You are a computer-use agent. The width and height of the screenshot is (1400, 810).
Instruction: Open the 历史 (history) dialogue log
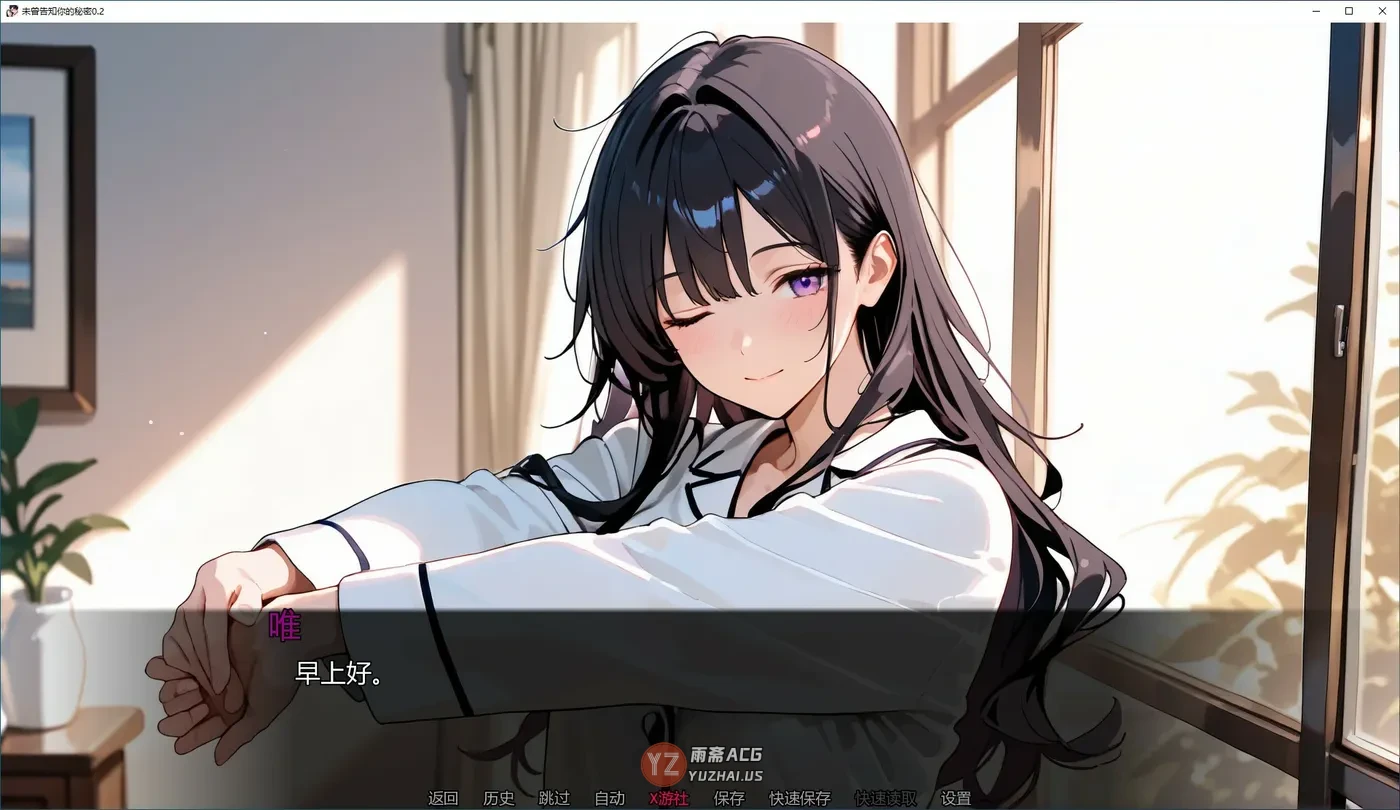pos(497,798)
